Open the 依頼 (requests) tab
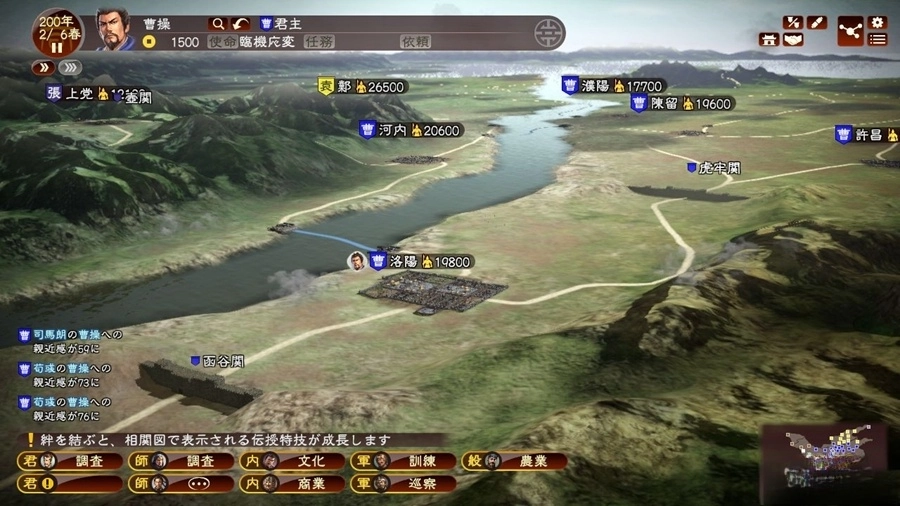Viewport: 900px width, 506px height. coord(415,42)
